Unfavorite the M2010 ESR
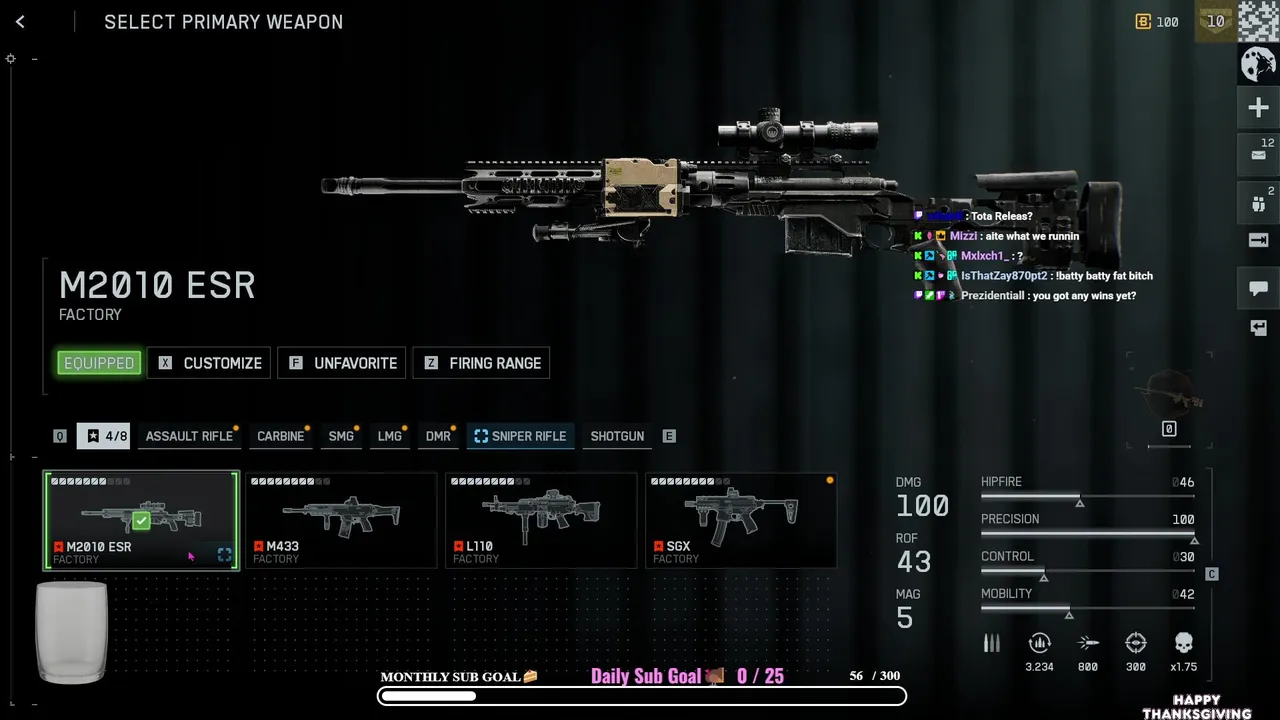 pyautogui.click(x=342, y=363)
